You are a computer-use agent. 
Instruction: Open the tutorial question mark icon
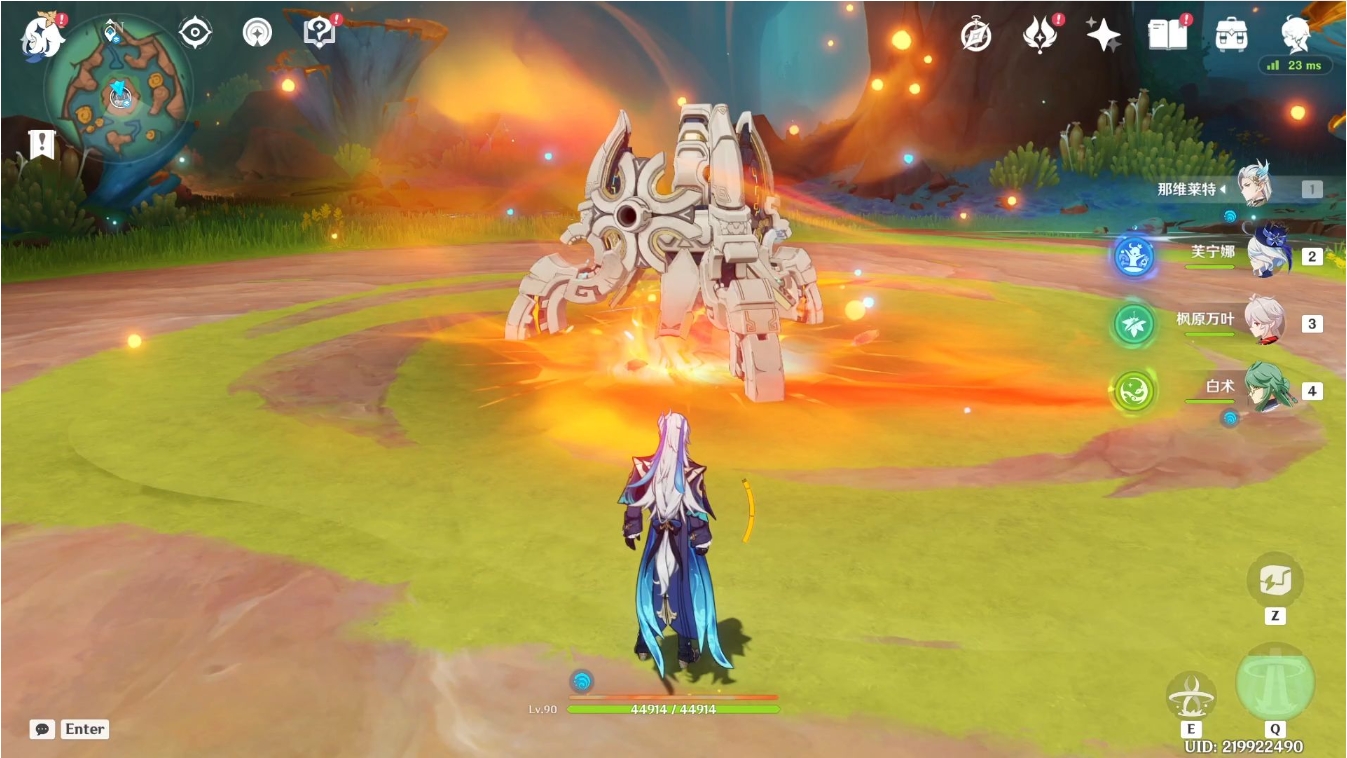point(318,33)
